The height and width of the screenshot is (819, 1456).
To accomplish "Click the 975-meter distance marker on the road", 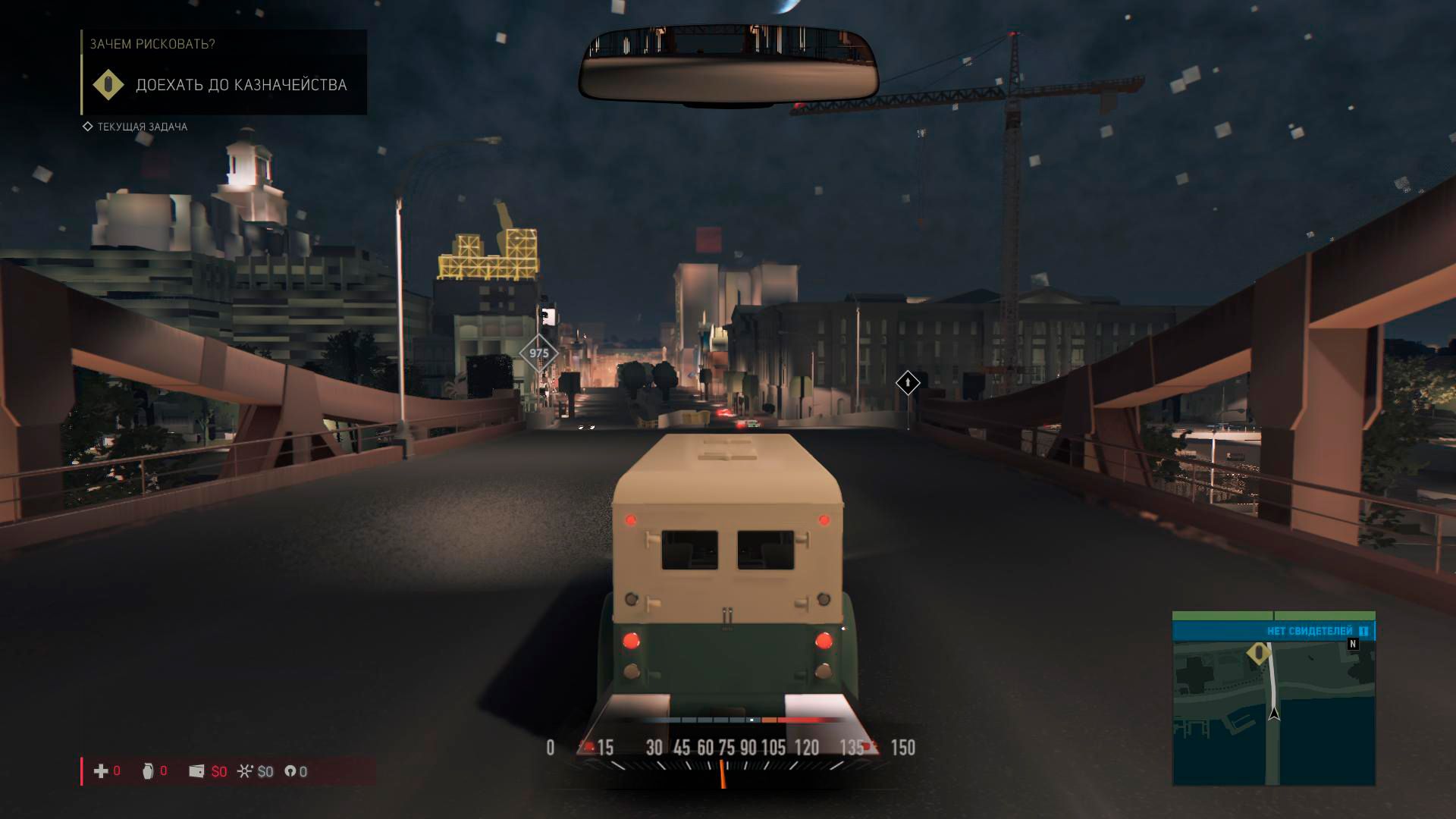I will (x=539, y=353).
